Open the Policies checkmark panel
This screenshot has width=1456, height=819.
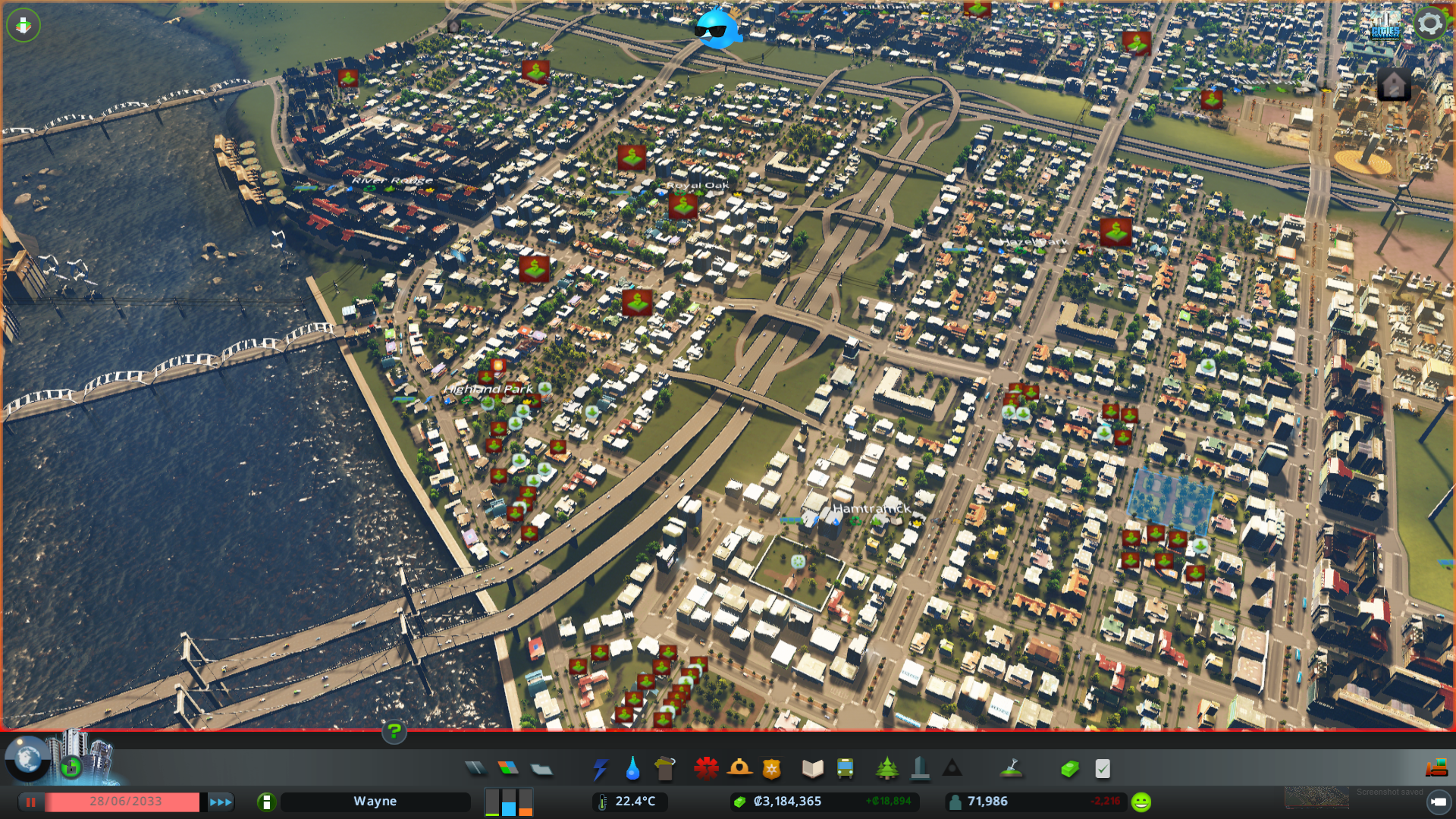pyautogui.click(x=1103, y=768)
